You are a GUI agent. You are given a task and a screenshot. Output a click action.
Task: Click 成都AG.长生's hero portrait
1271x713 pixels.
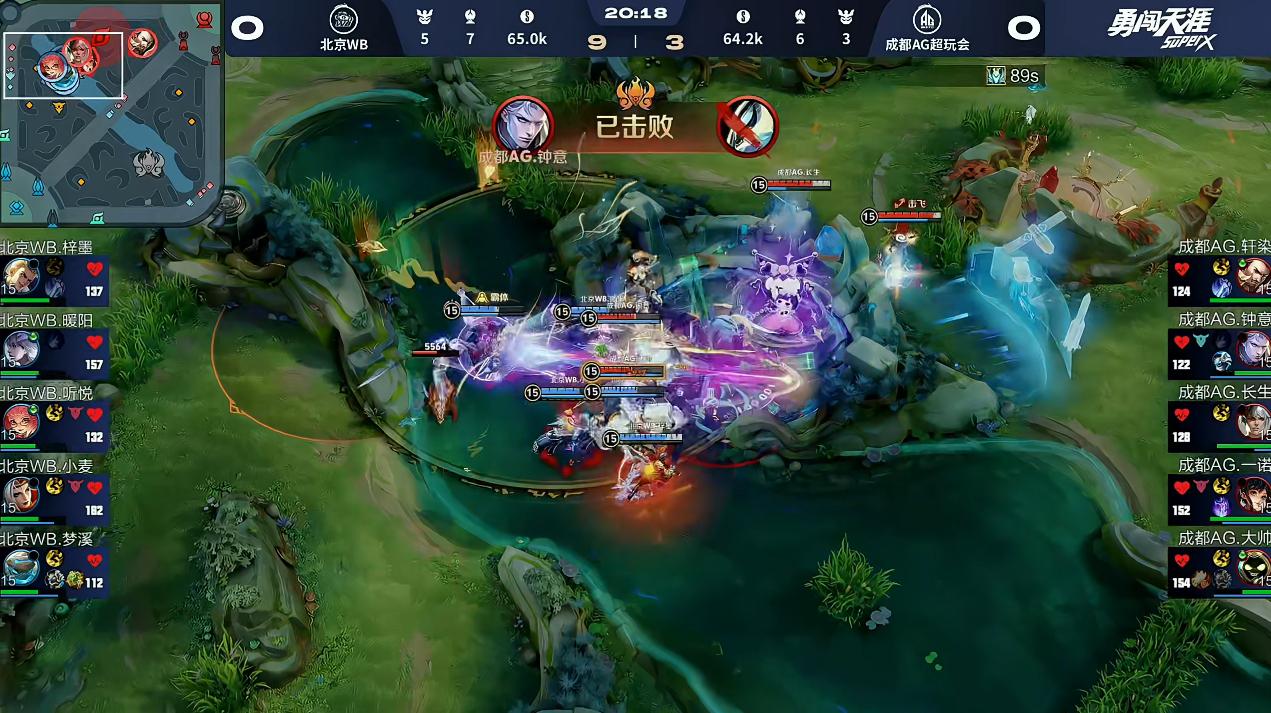(x=1252, y=422)
